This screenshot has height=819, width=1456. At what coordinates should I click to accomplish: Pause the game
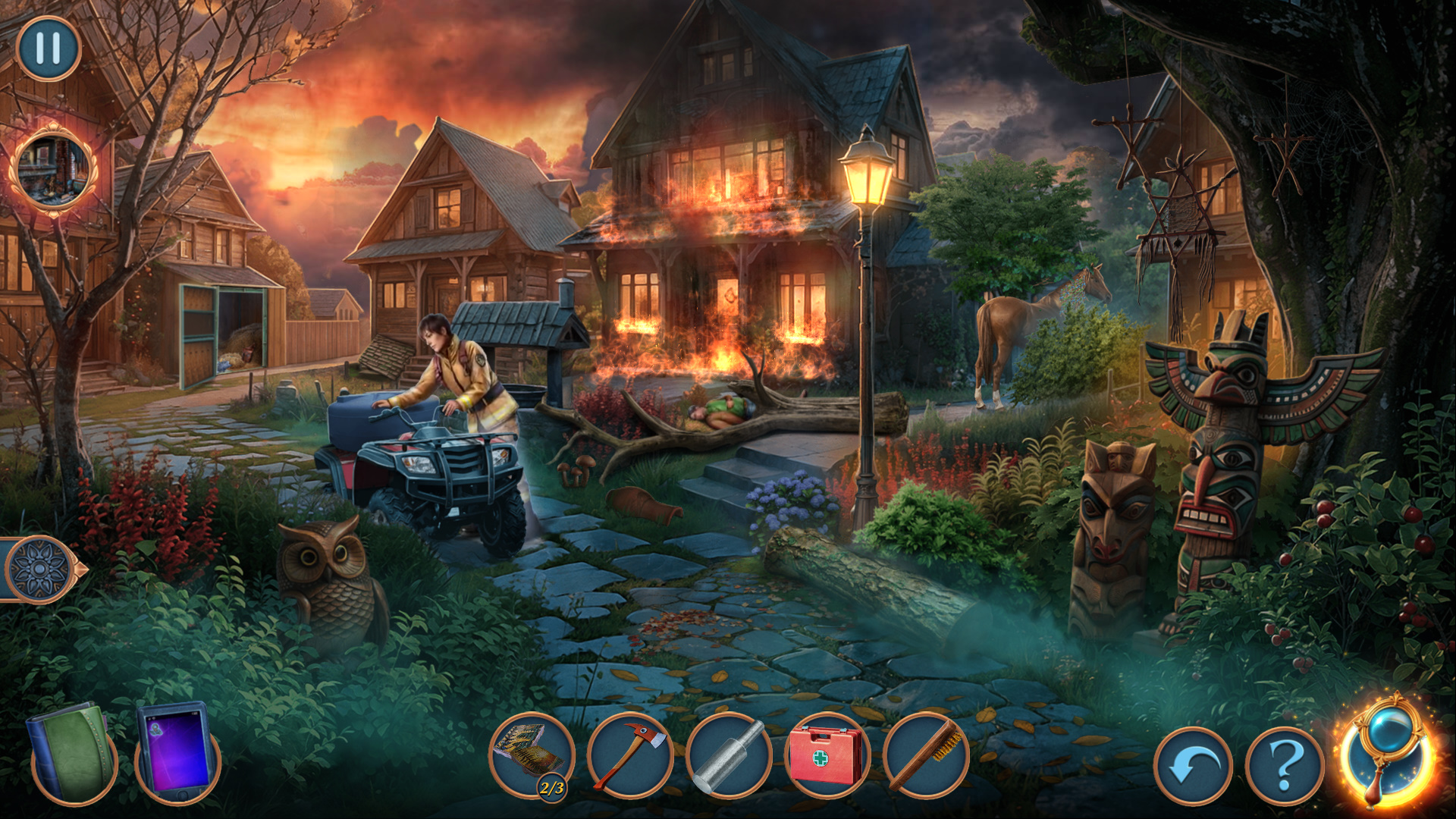coord(49,49)
